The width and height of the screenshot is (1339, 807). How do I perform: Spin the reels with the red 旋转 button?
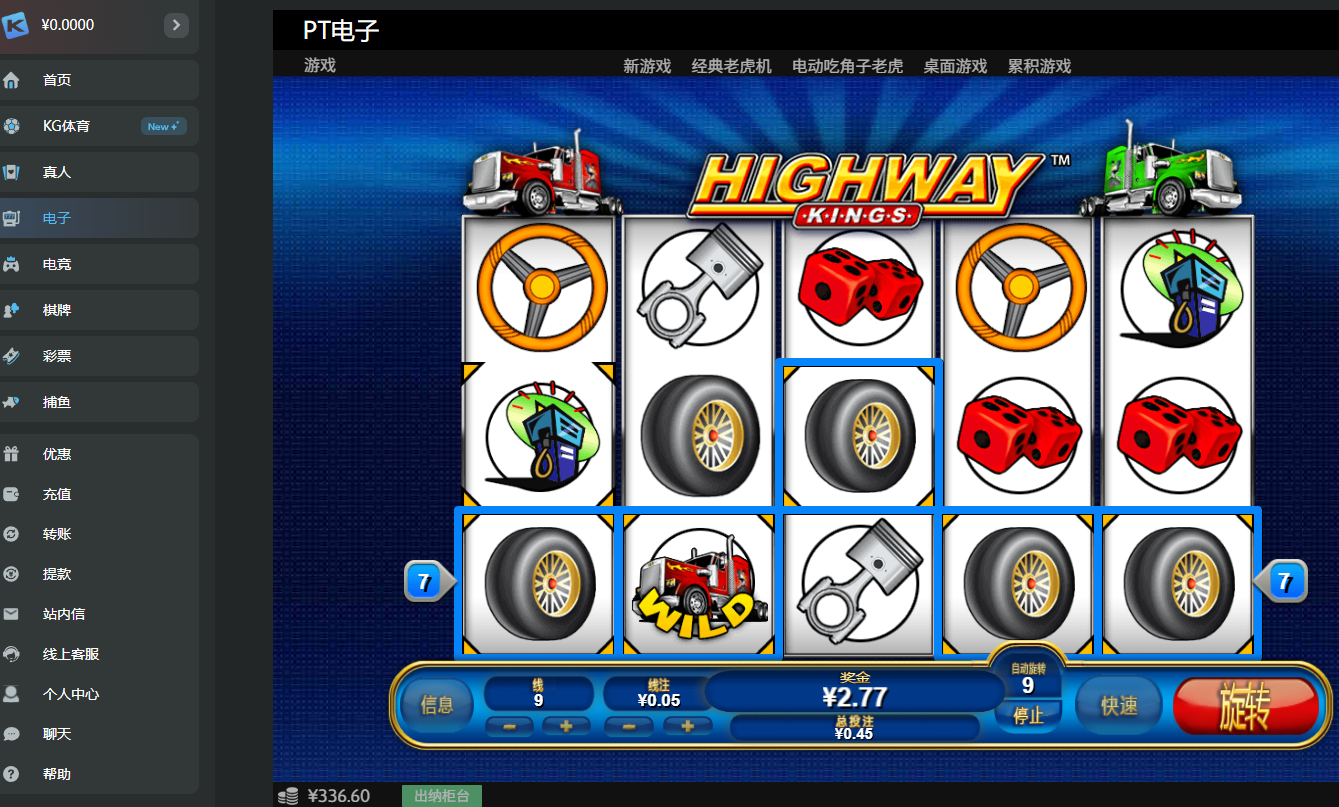(x=1246, y=707)
